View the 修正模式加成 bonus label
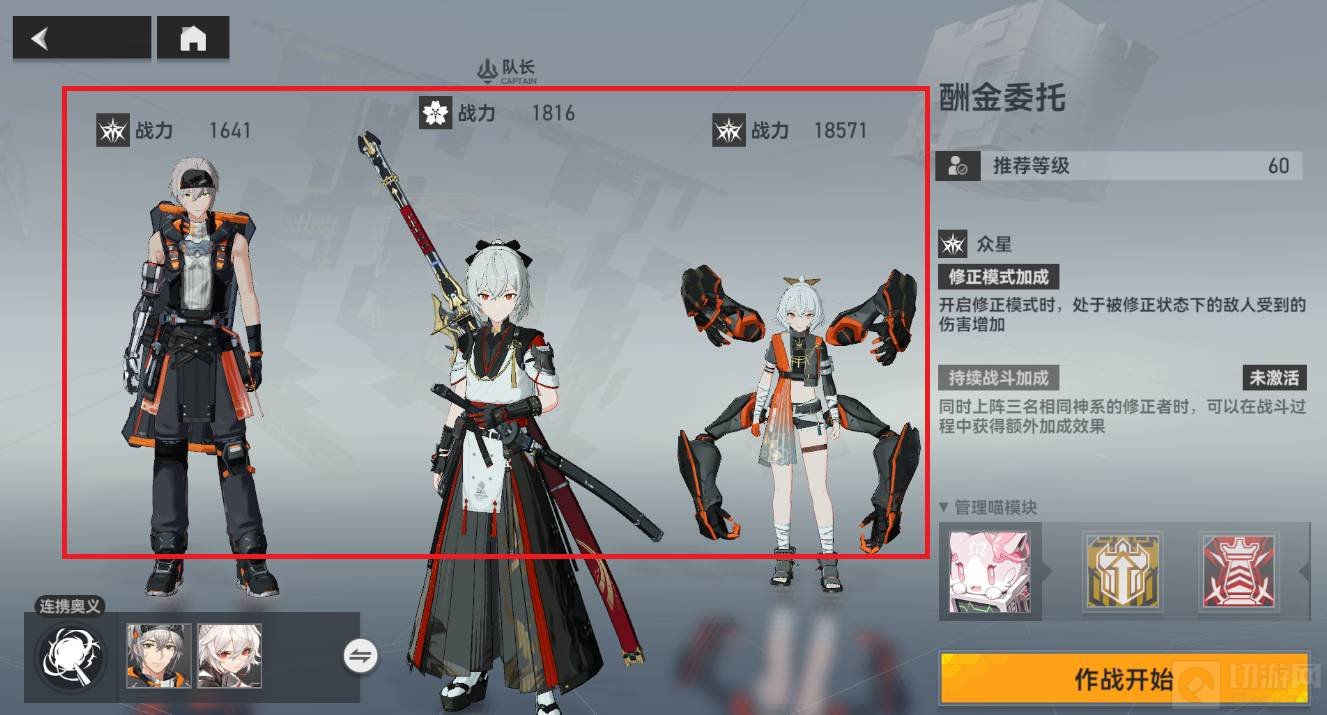The width and height of the screenshot is (1327, 715). (998, 276)
